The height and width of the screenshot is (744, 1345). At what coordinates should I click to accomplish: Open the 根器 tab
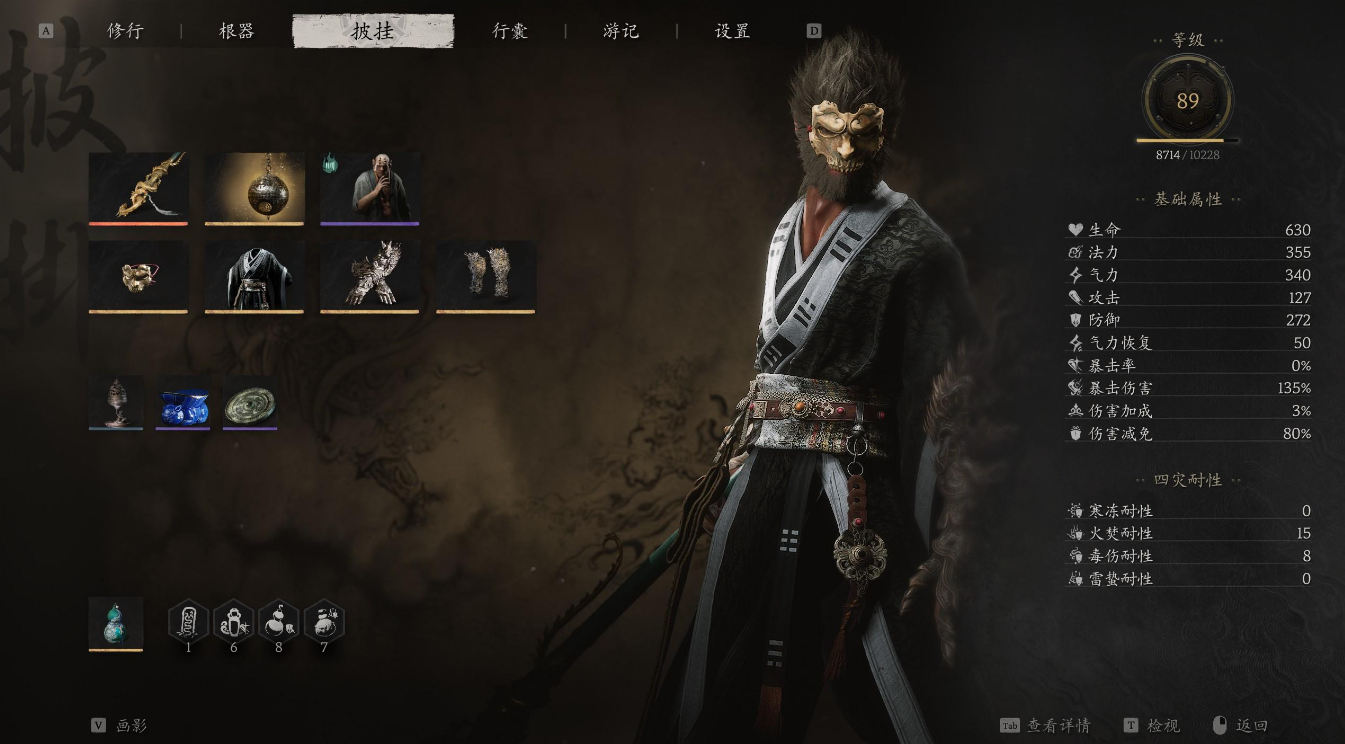[x=237, y=31]
